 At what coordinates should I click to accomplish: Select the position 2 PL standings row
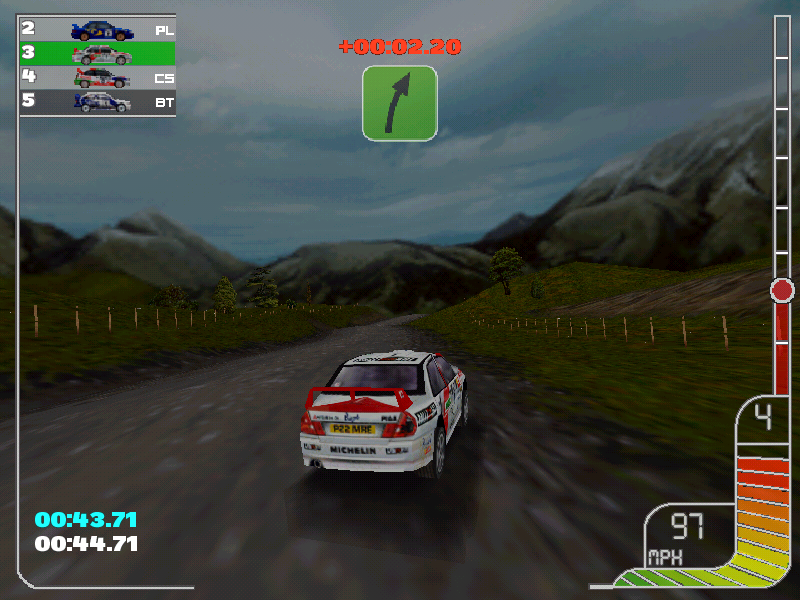(98, 29)
